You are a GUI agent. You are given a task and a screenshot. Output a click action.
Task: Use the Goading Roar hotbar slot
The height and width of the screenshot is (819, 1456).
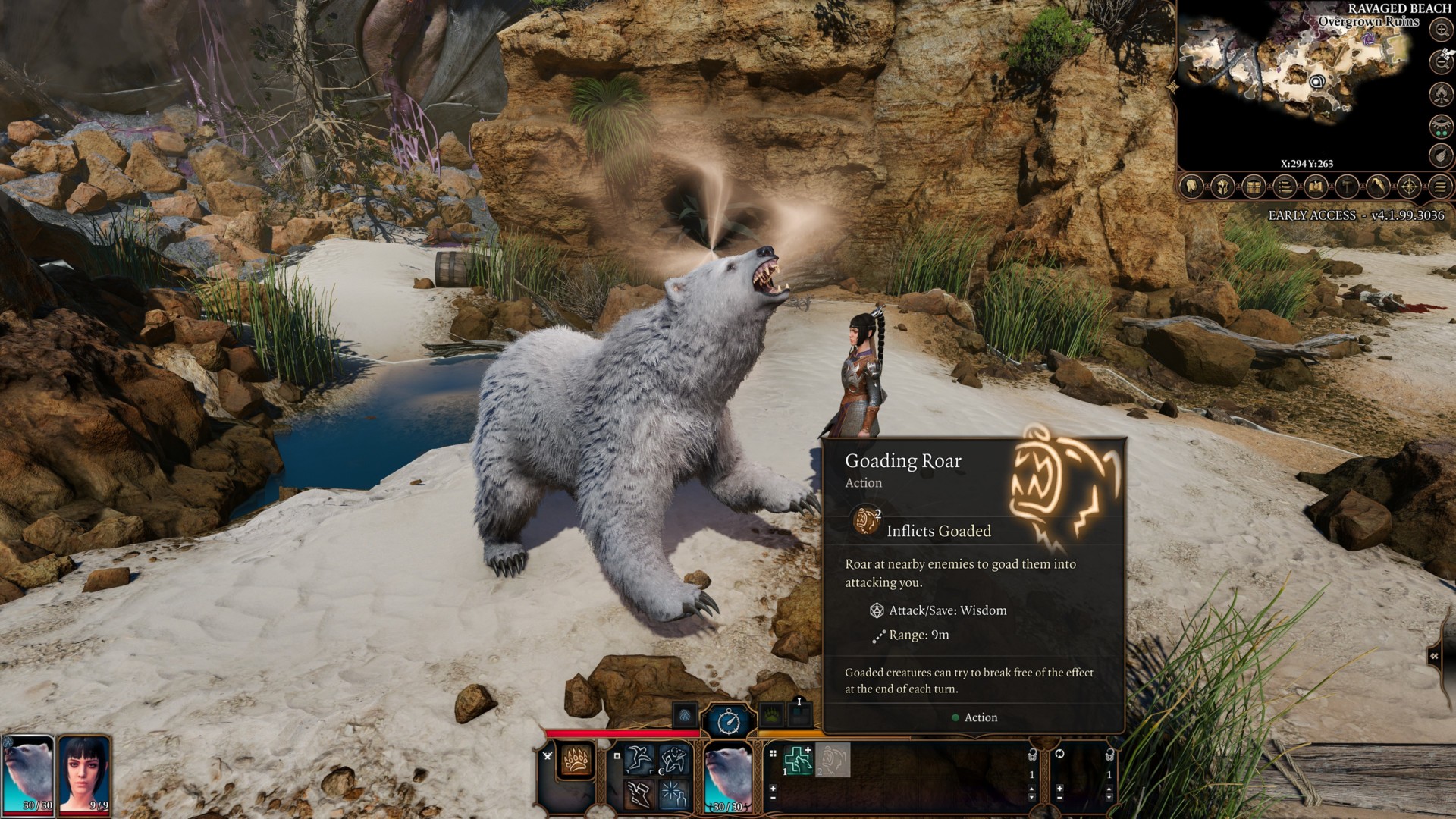coord(833,761)
